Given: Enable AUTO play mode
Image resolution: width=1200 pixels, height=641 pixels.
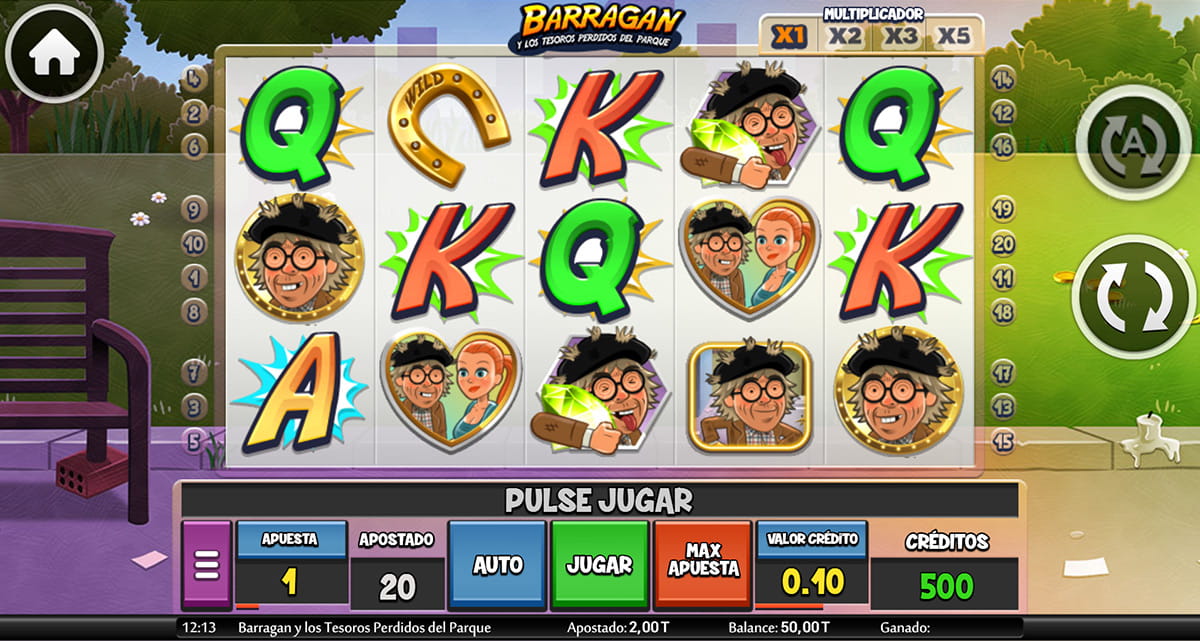Looking at the screenshot, I should 497,565.
